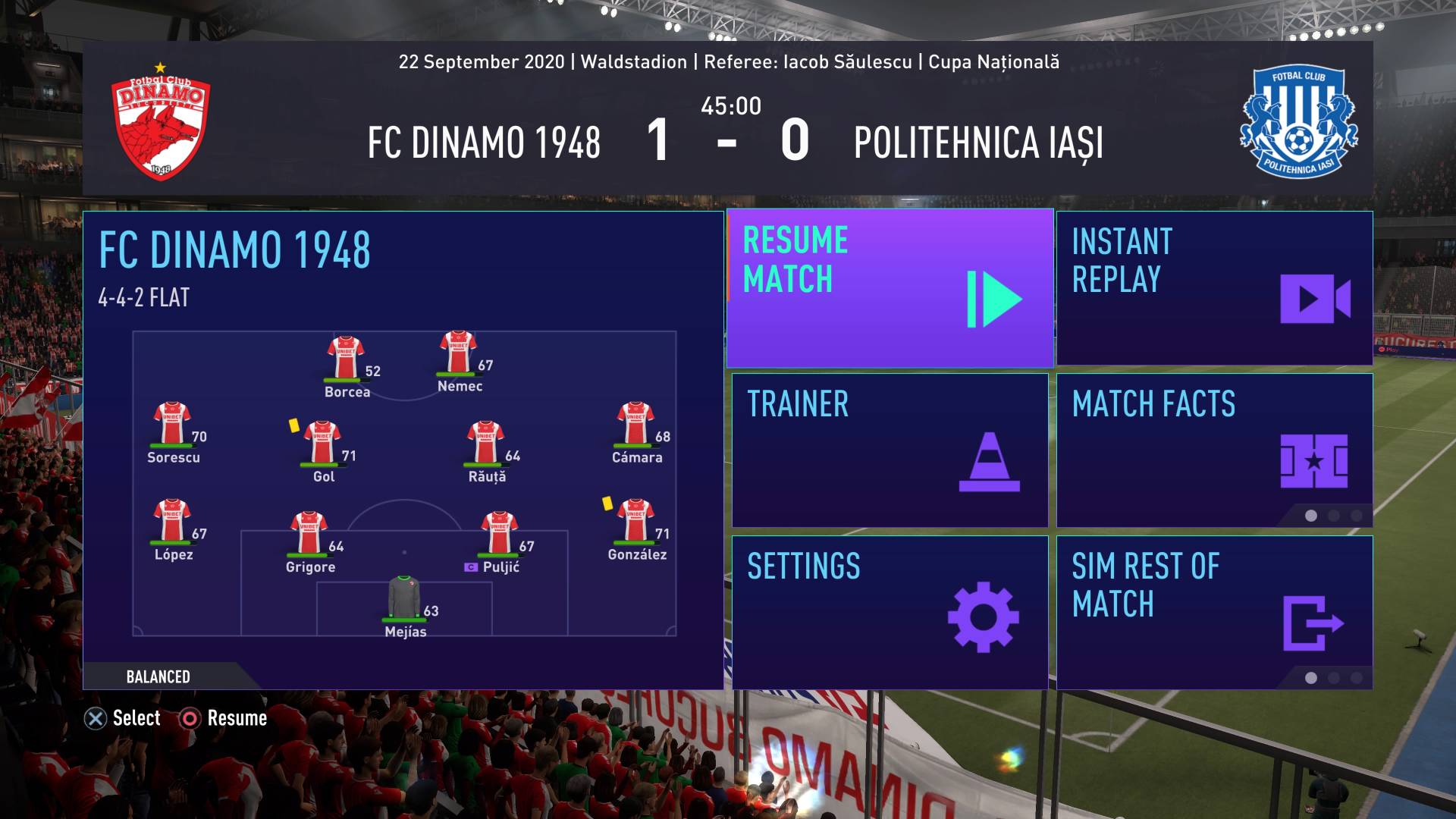View the Match Facts tile
Screen dimensions: 1456x819
[1214, 450]
